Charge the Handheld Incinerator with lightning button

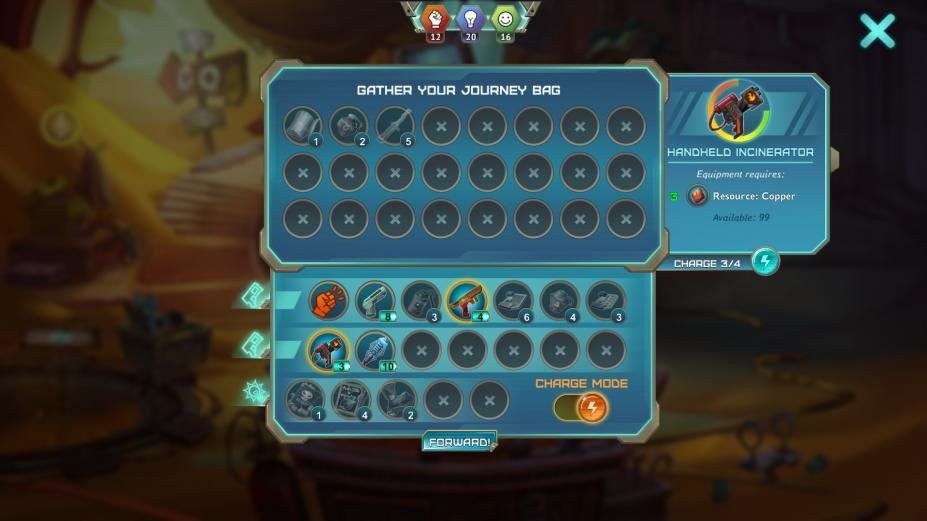[x=765, y=263]
